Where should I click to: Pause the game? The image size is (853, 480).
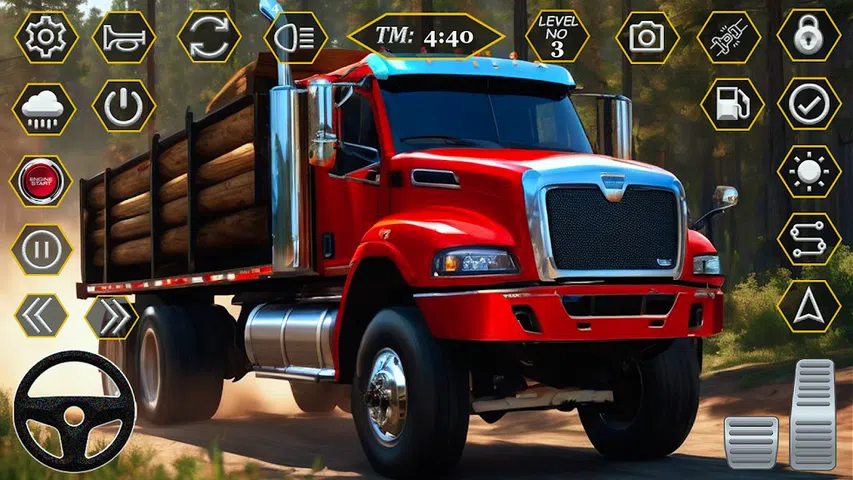pos(42,248)
